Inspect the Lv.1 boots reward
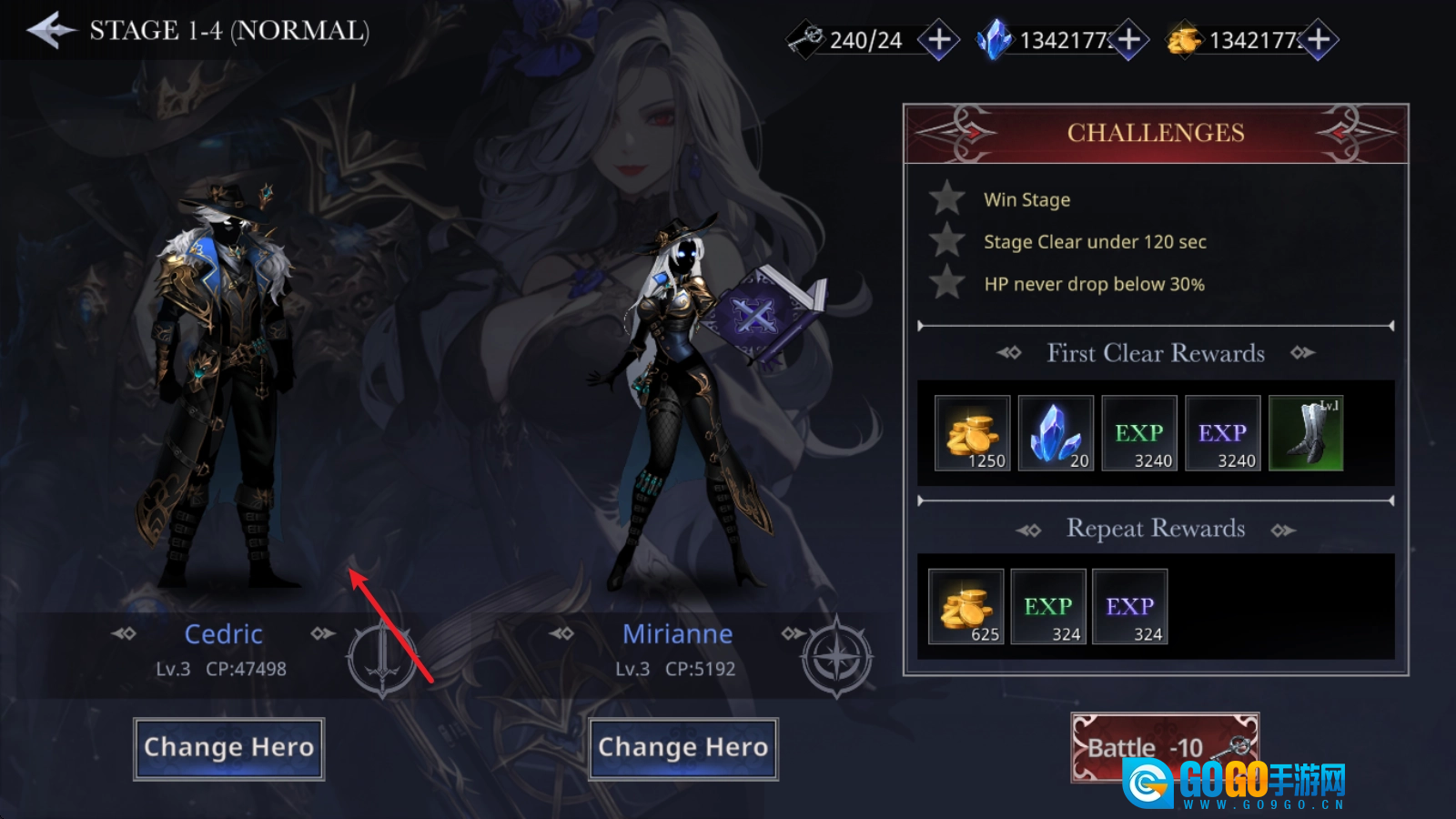Screen dimensions: 1456x819 point(1306,433)
